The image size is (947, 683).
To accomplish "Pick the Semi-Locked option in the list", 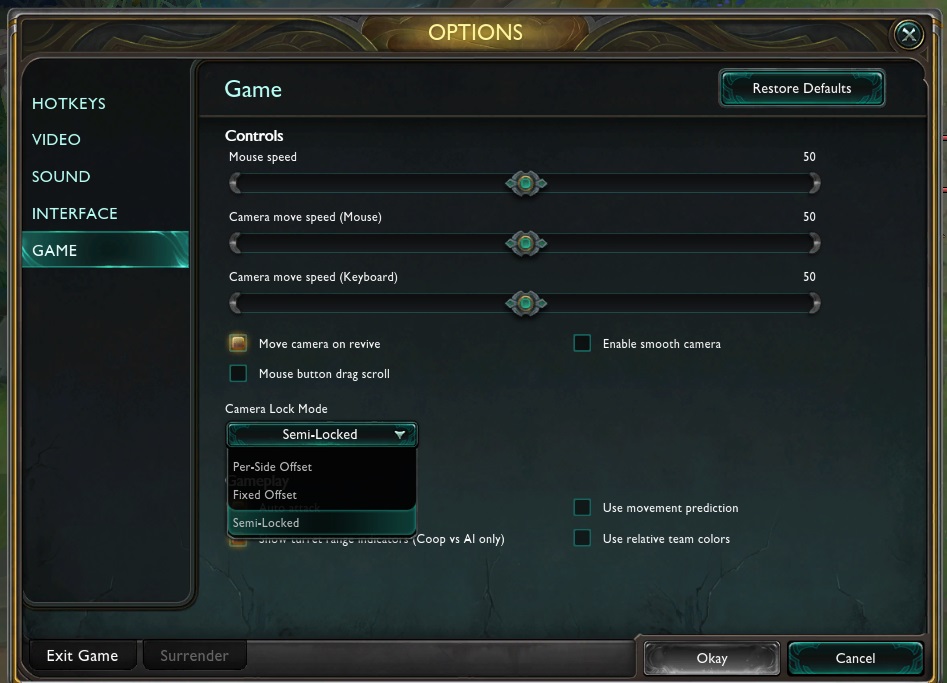I will coord(266,523).
